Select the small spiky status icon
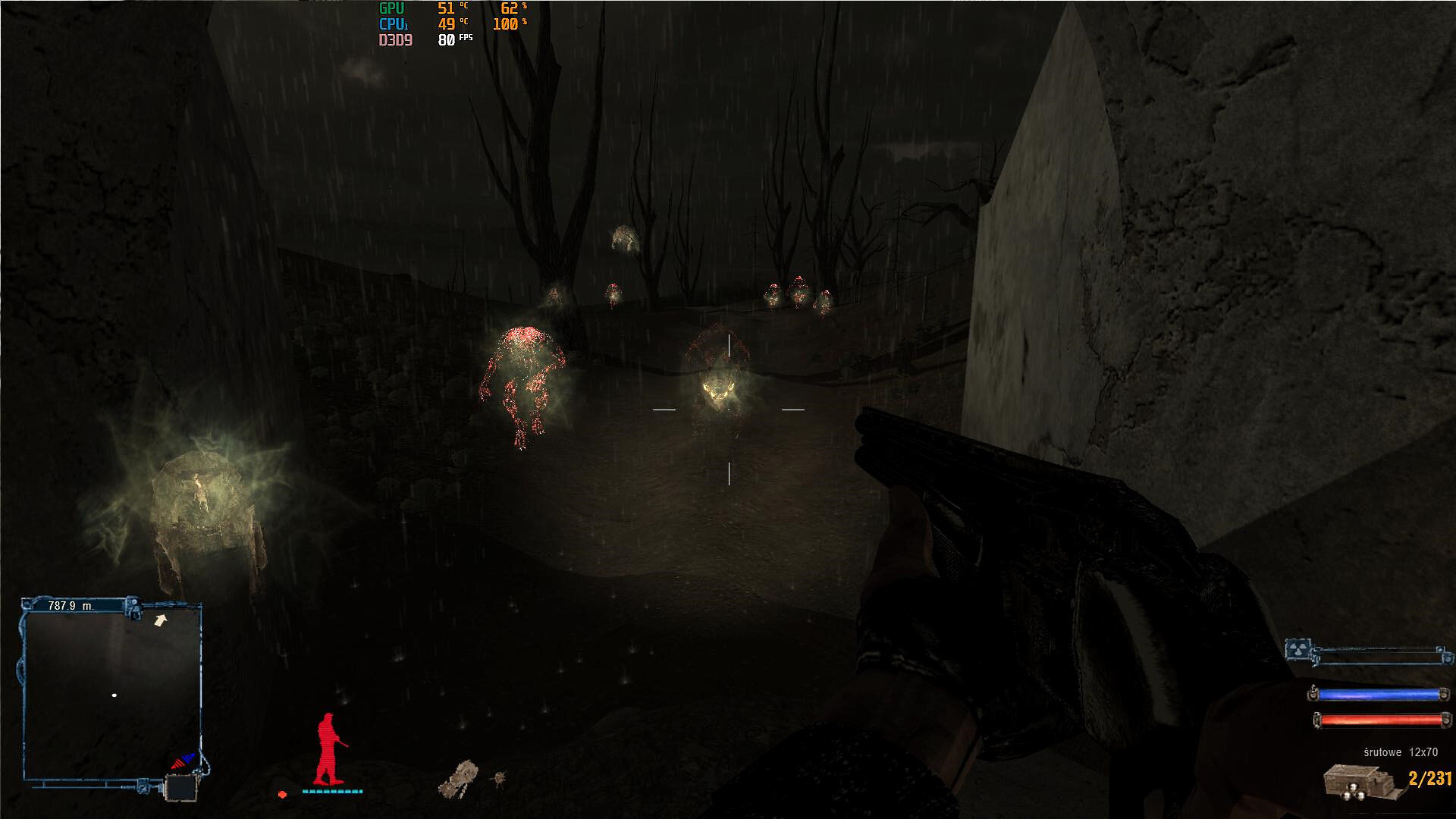Image resolution: width=1456 pixels, height=819 pixels. [x=499, y=778]
